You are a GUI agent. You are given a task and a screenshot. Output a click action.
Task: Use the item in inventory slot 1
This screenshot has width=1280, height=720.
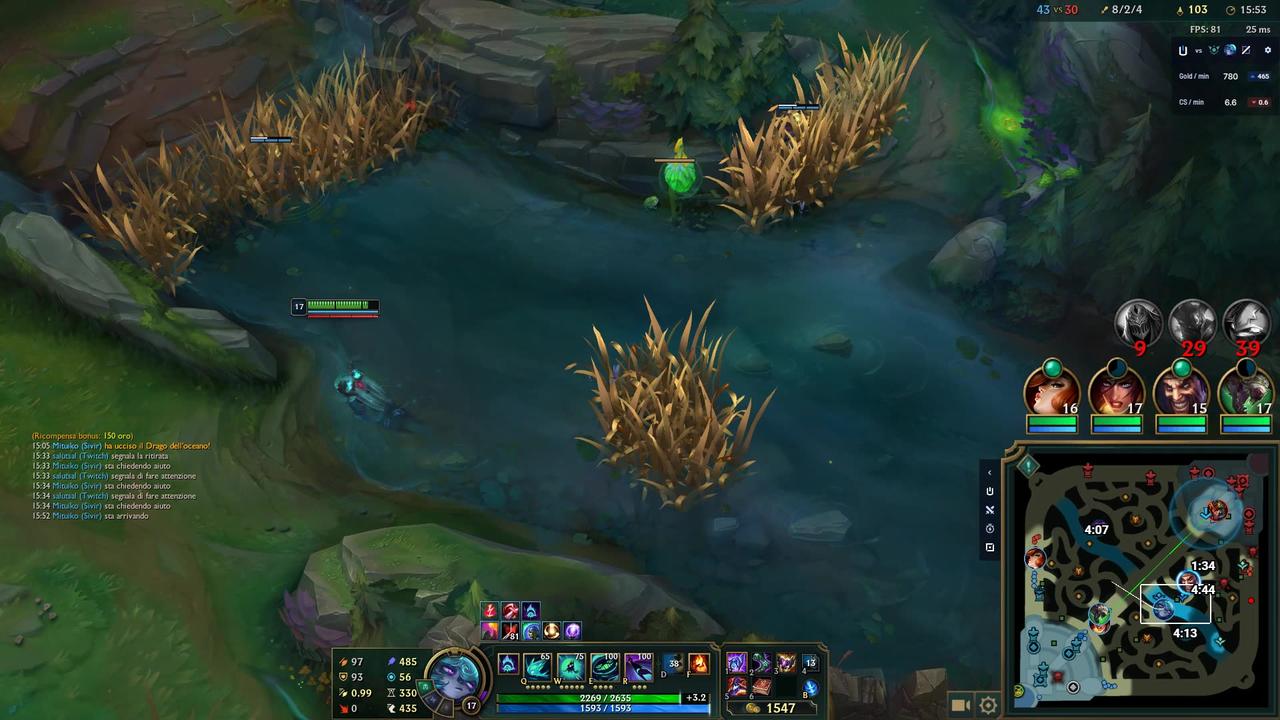click(736, 663)
